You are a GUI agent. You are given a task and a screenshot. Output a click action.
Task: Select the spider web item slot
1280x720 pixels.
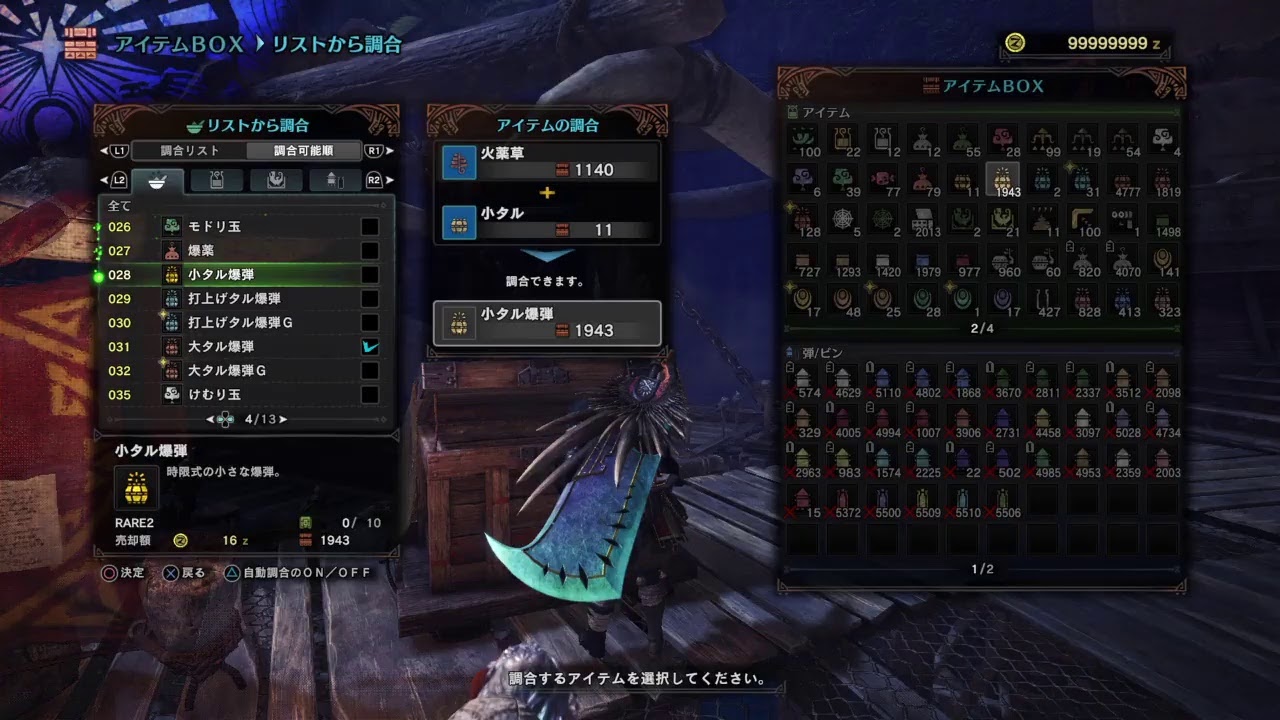tap(842, 220)
